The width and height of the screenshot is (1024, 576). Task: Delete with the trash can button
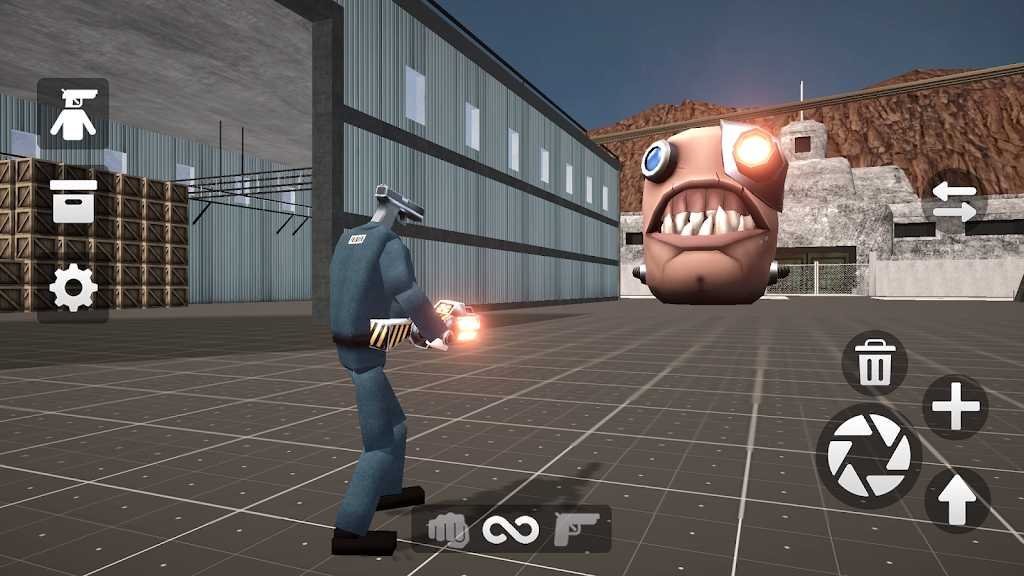tap(875, 363)
